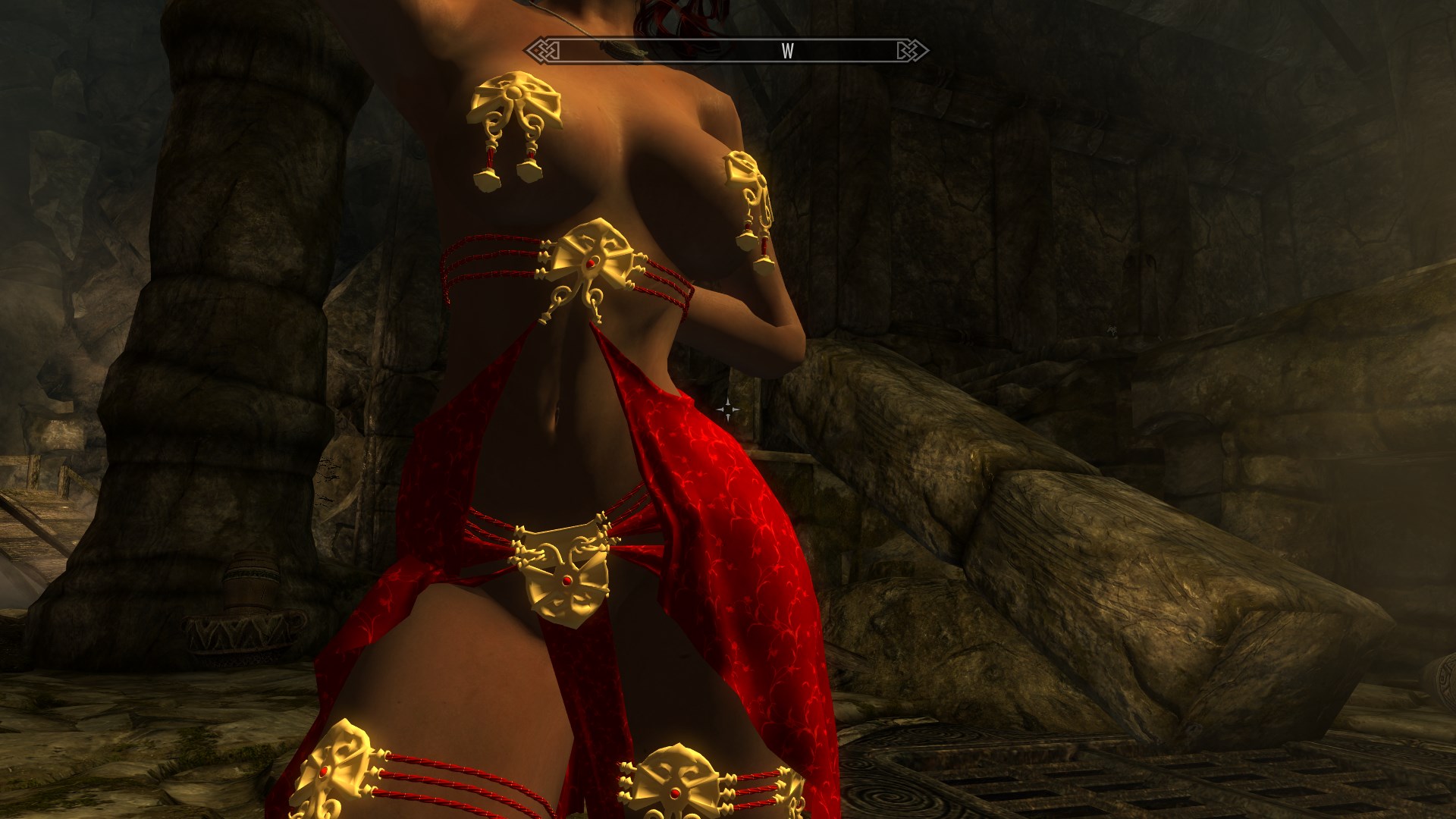Click the West marker on the compass
This screenshot has width=1456, height=819.
tap(788, 51)
